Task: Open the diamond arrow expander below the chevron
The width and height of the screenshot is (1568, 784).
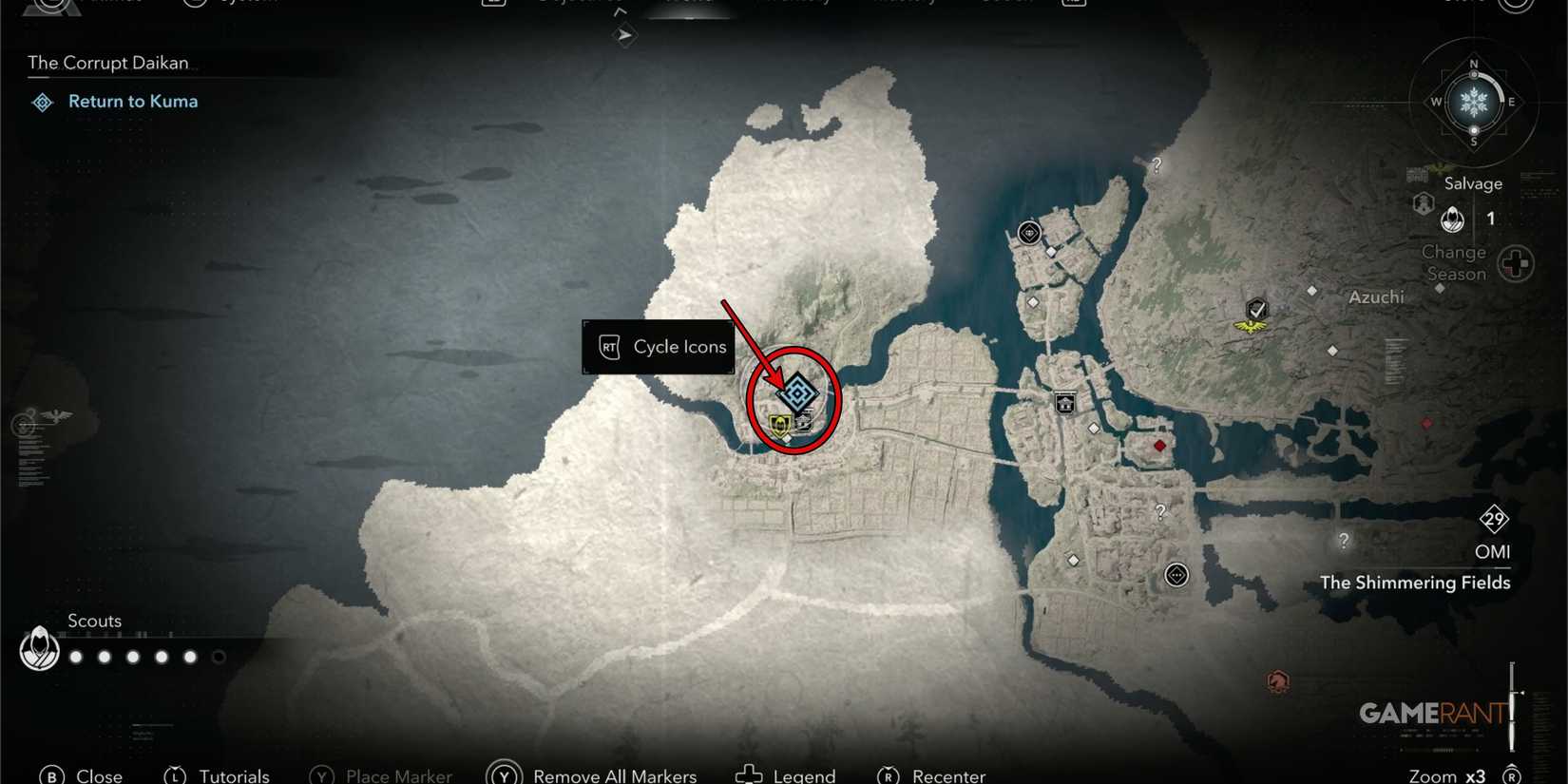Action: tap(624, 36)
